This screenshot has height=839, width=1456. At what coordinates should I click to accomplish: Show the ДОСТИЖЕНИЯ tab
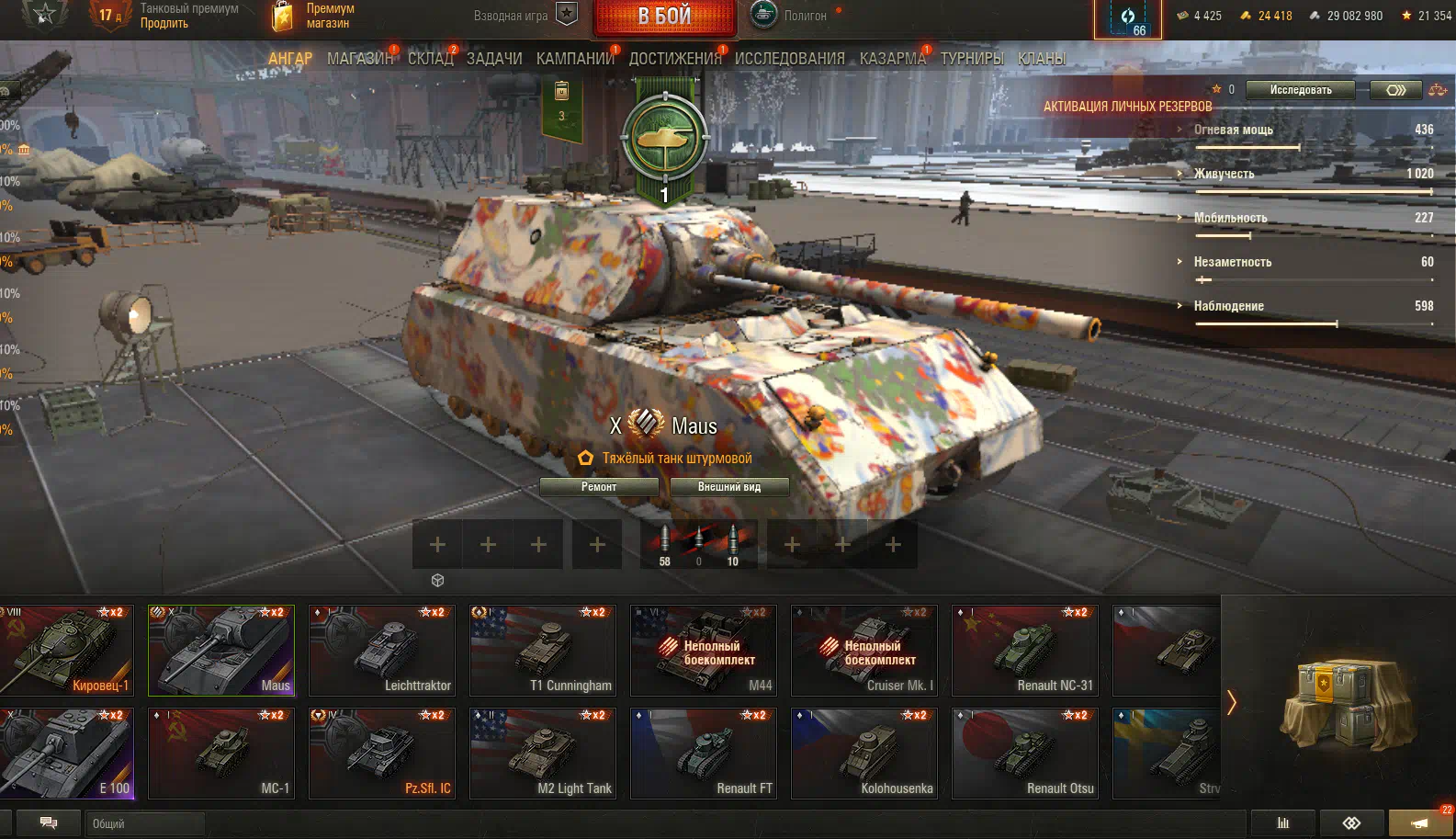click(x=675, y=59)
